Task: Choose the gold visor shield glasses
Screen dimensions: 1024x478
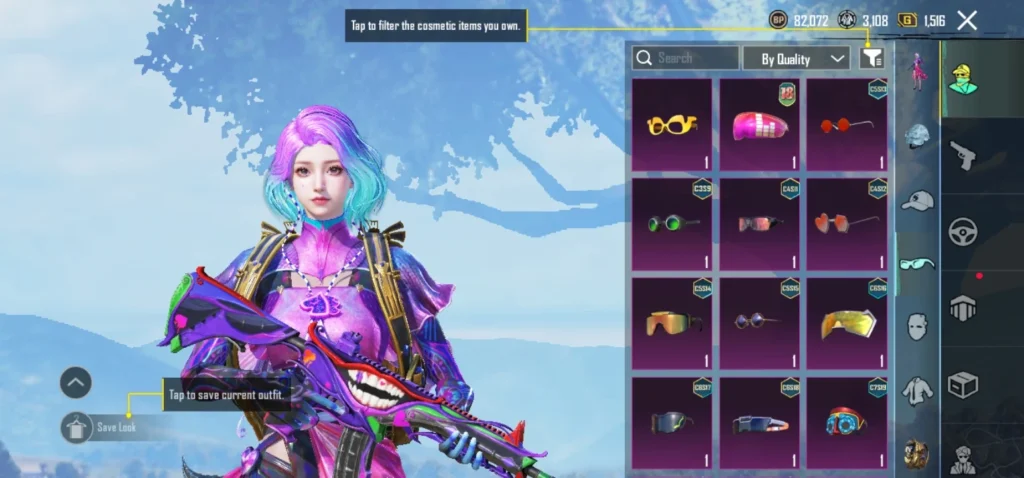Action: coord(848,323)
